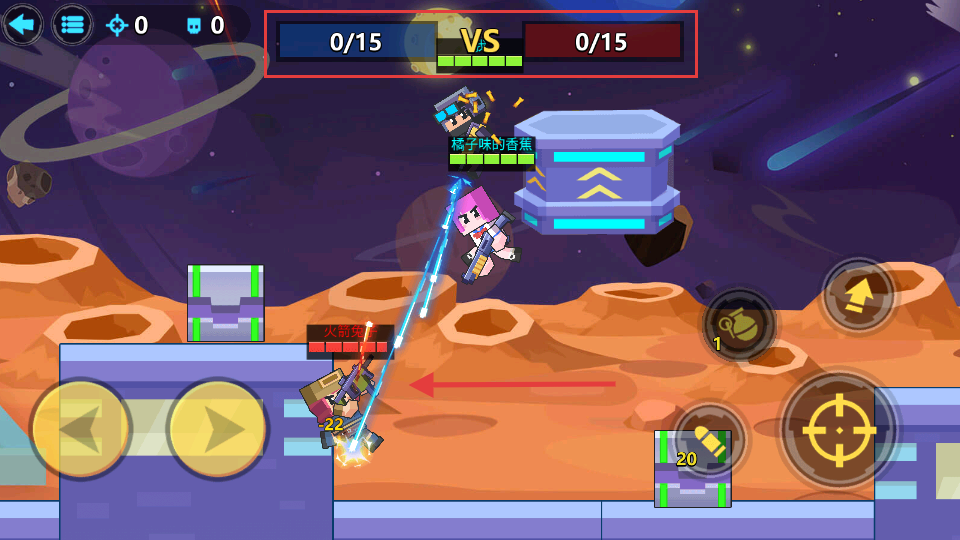Screen dimensions: 960x540
Task: Tap the back arrow button
Action: 22,24
